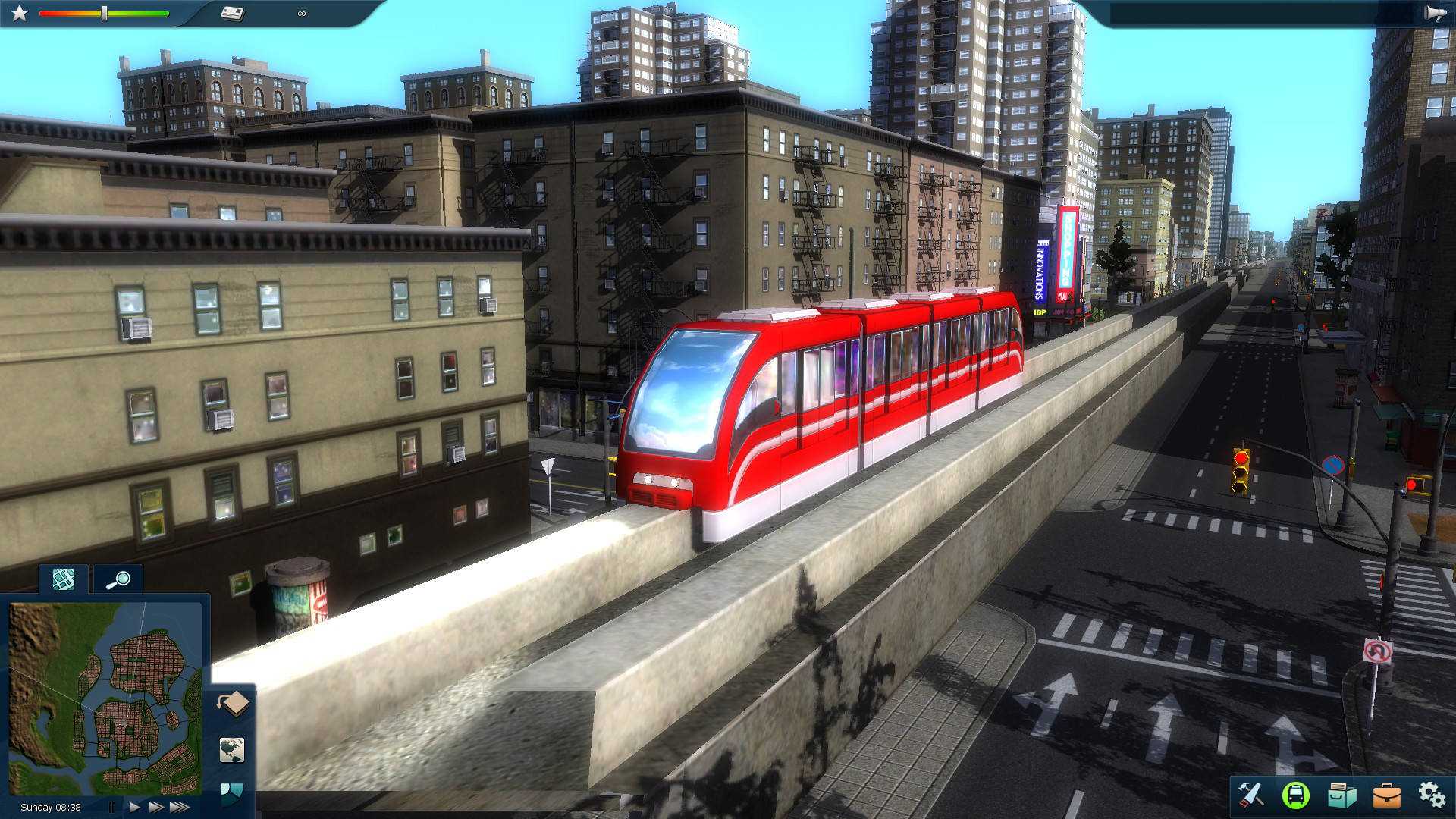Click the pie-chart overlay icon below the globe
The height and width of the screenshot is (819, 1456).
232,792
